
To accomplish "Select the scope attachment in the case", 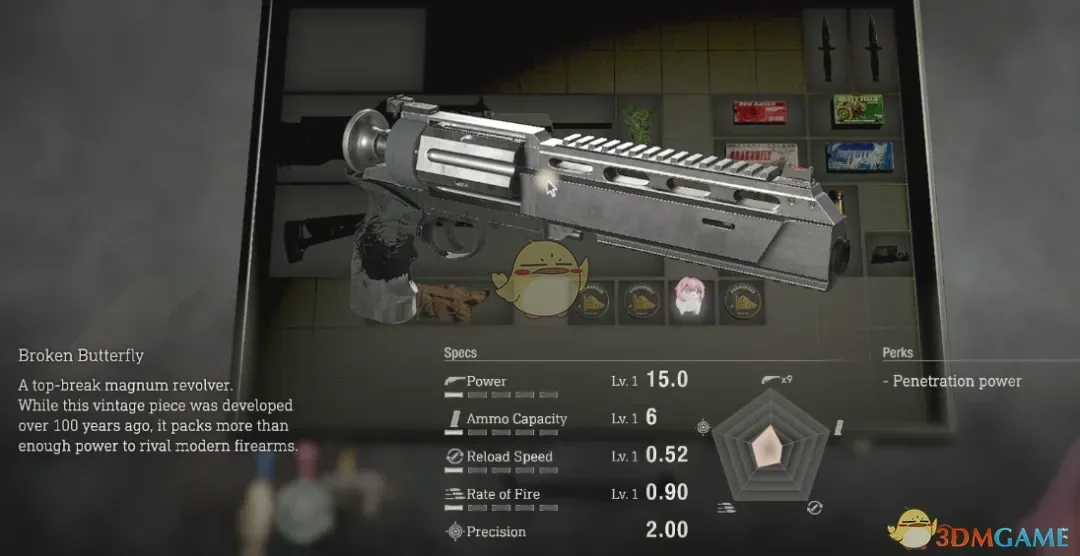I will pos(887,253).
